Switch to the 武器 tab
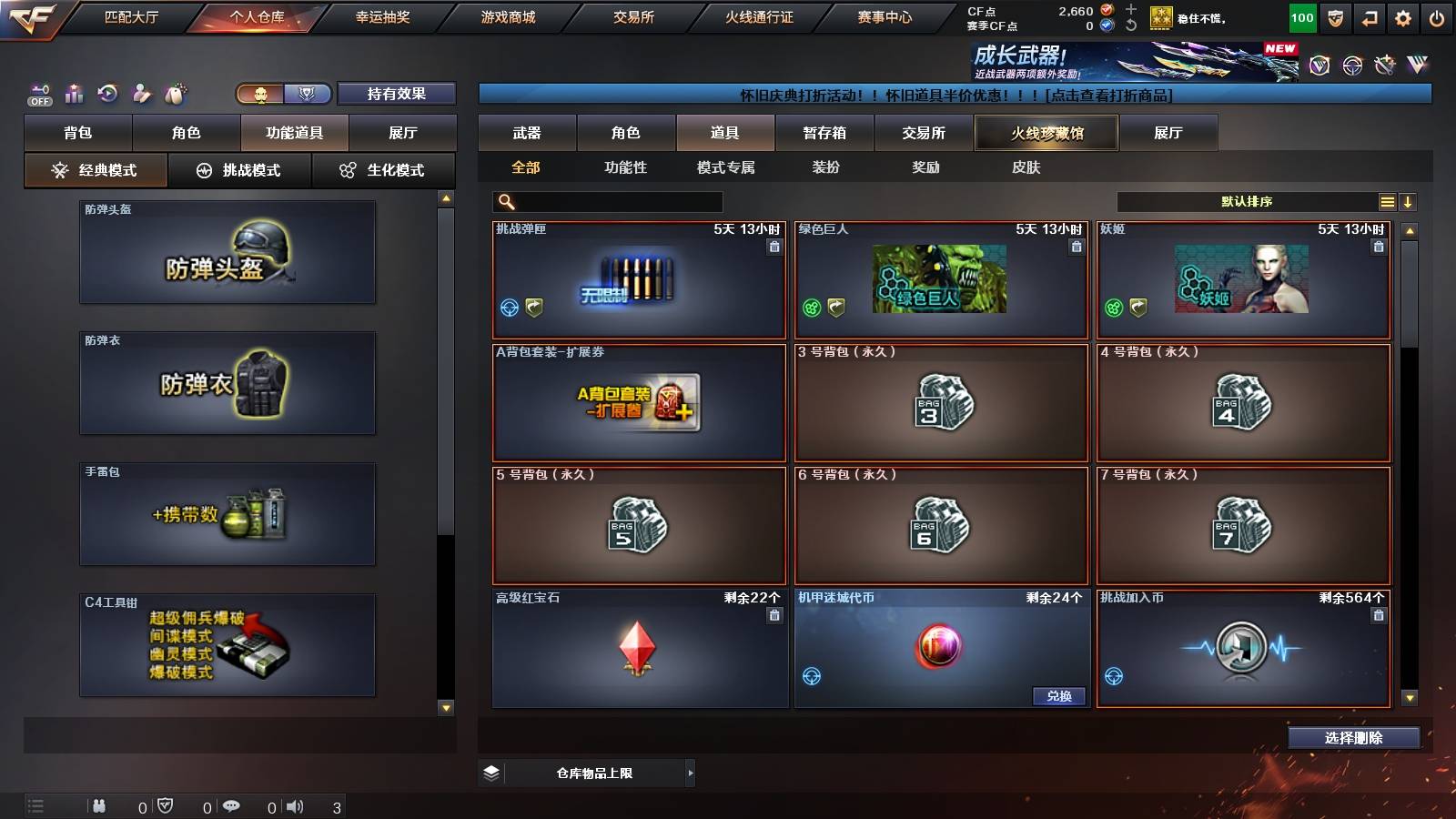 pos(528,132)
